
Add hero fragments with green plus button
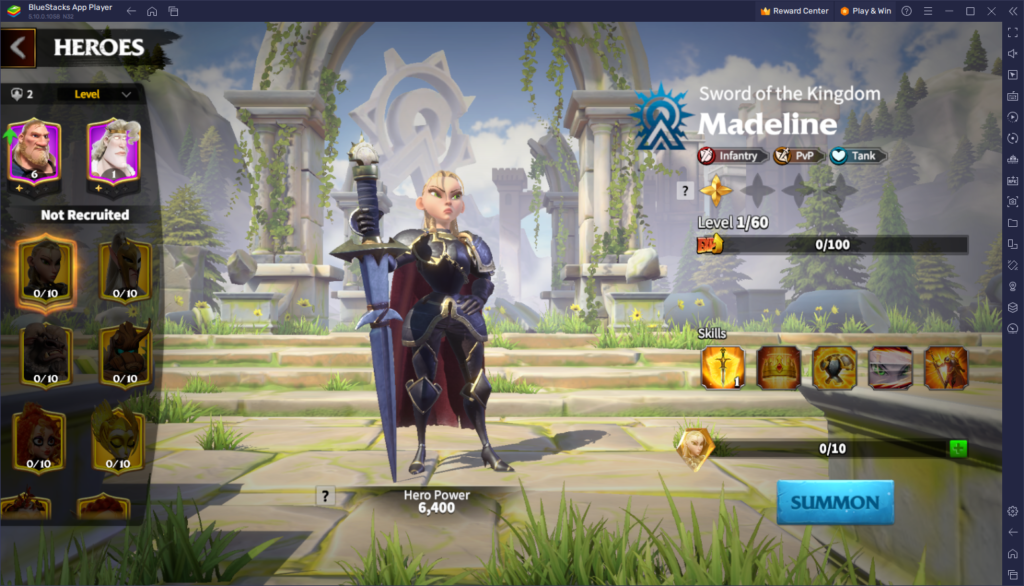click(958, 448)
